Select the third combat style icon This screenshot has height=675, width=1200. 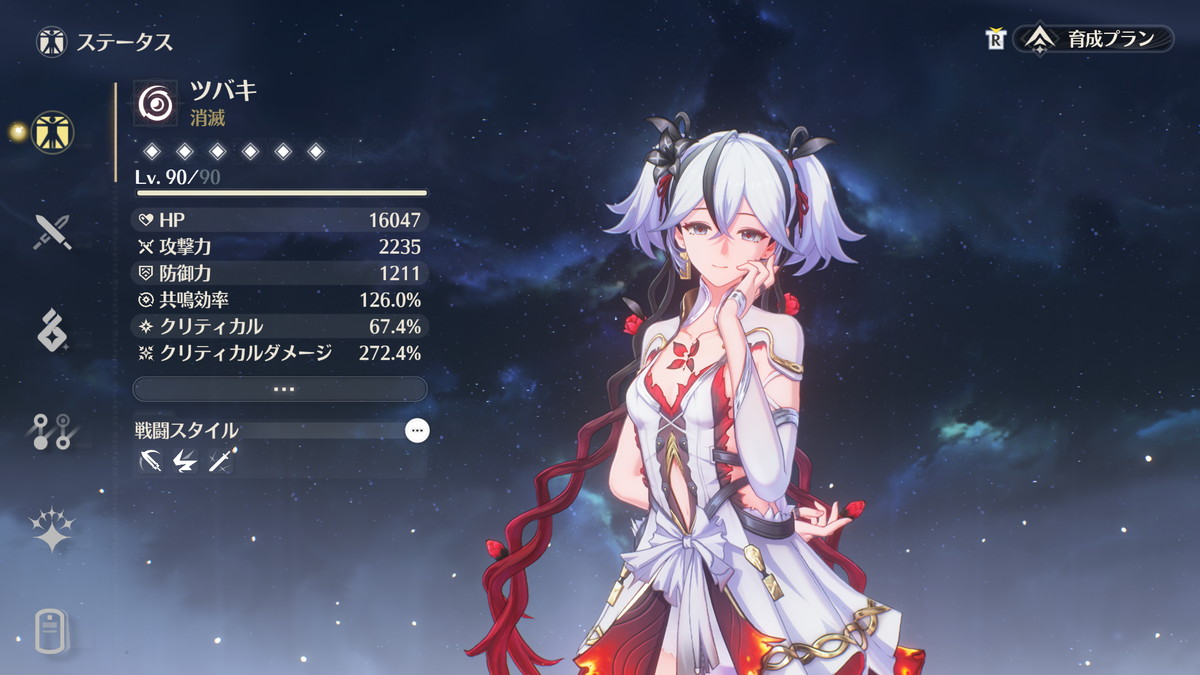pos(220,461)
